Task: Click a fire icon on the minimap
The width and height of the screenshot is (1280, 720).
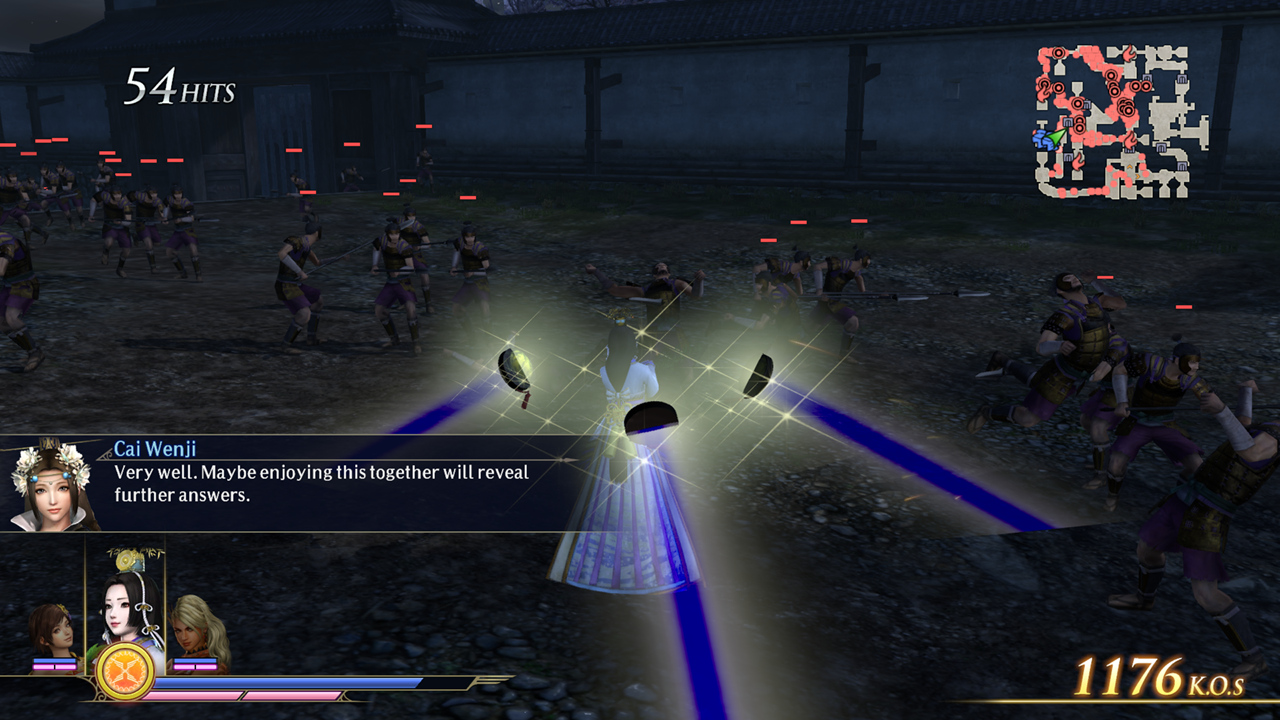Action: [1129, 54]
